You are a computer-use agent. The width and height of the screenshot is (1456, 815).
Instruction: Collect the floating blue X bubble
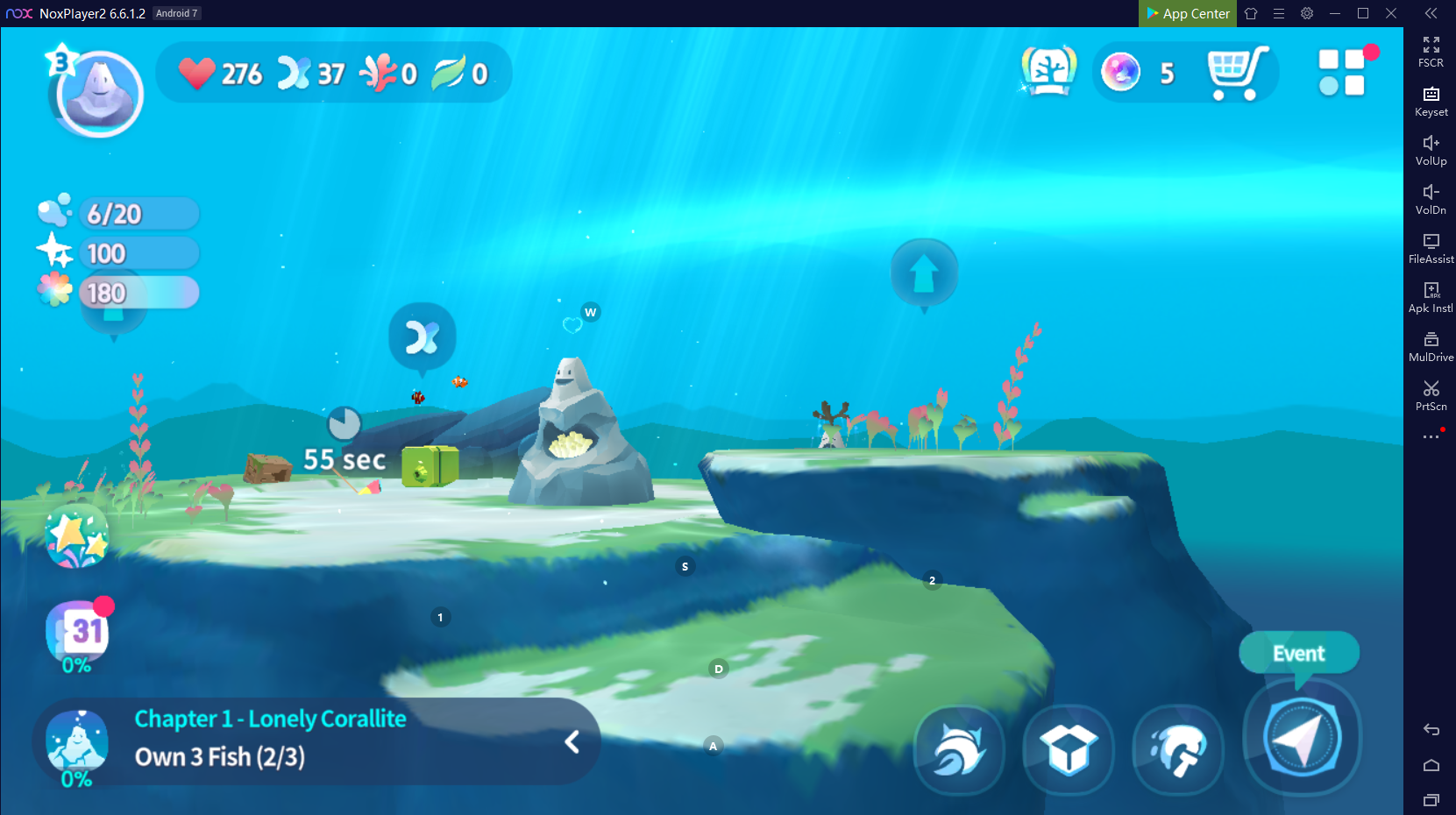coord(422,337)
